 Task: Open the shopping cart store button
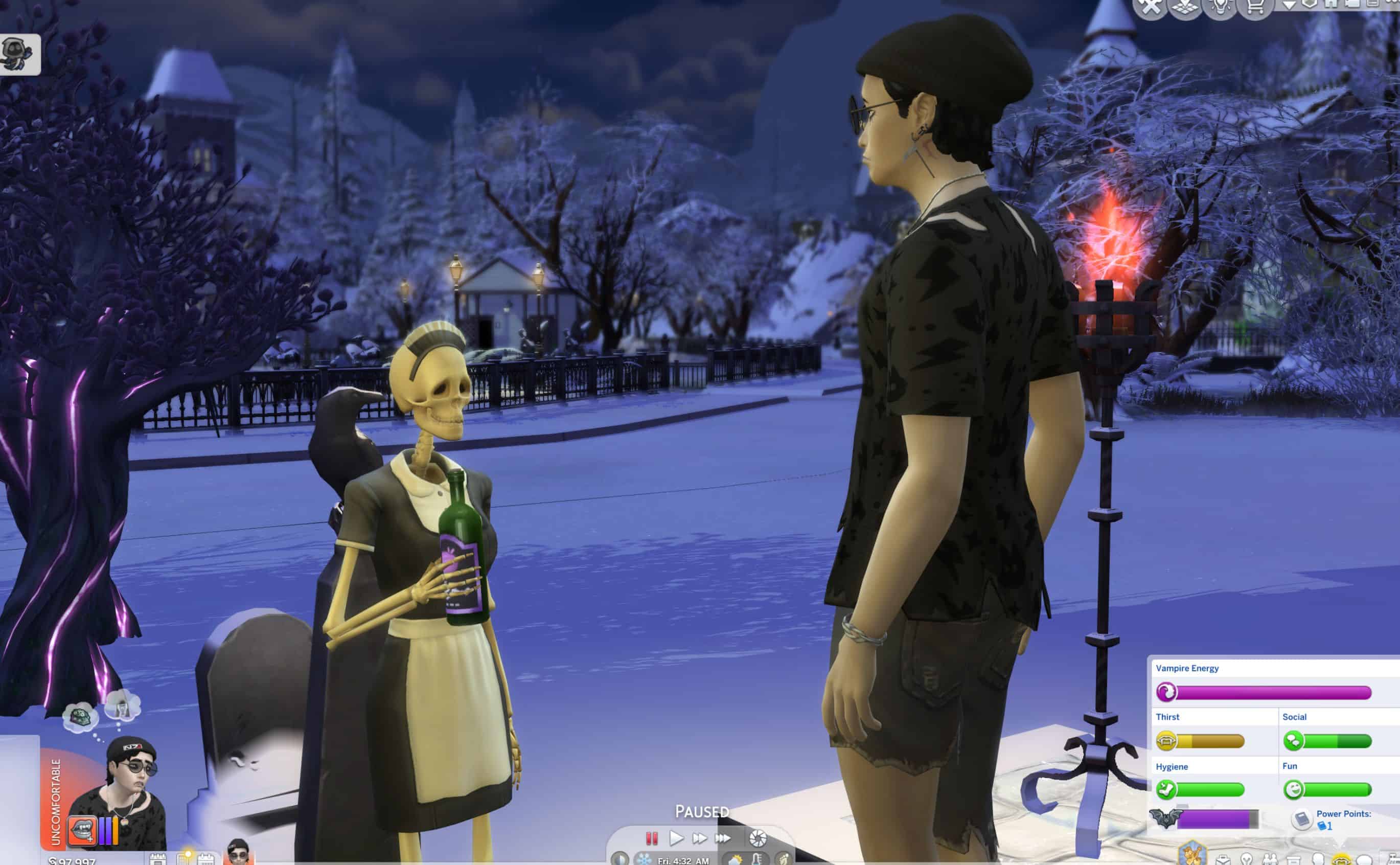(1255, 7)
